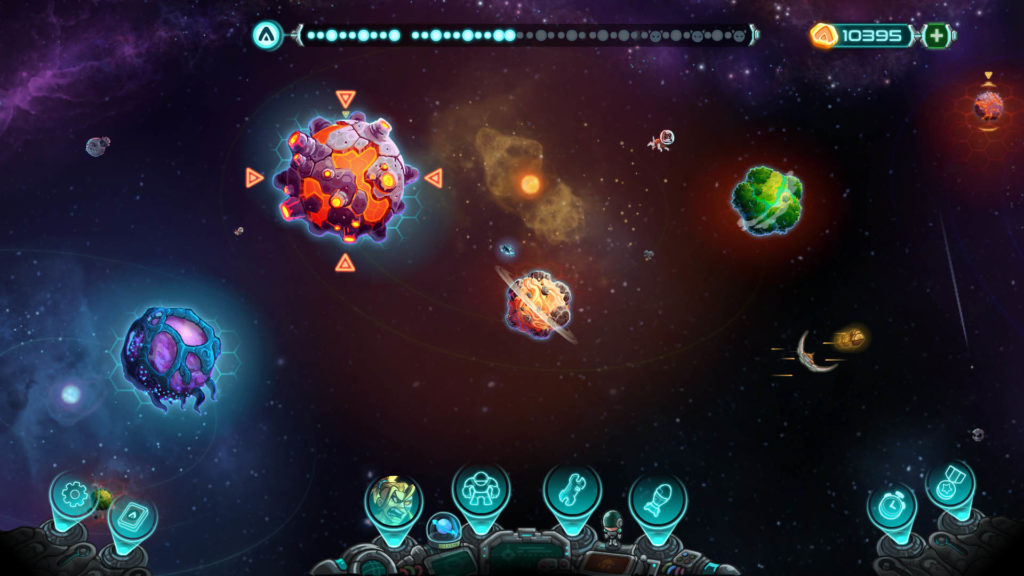Select the small distant red planet with marker
This screenshot has width=1024, height=576.
pos(988,105)
